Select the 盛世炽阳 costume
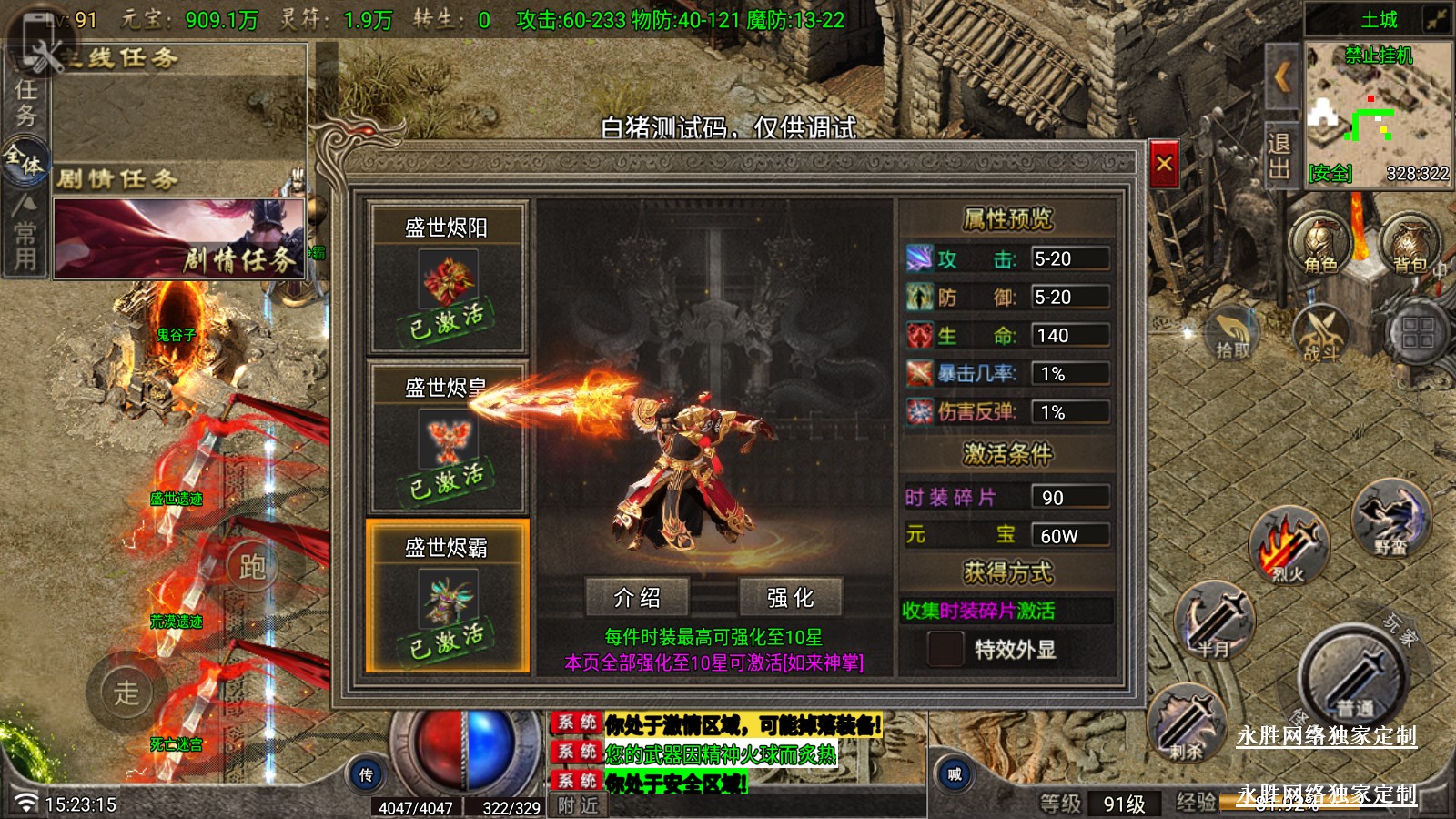The image size is (1456, 819). point(447,277)
